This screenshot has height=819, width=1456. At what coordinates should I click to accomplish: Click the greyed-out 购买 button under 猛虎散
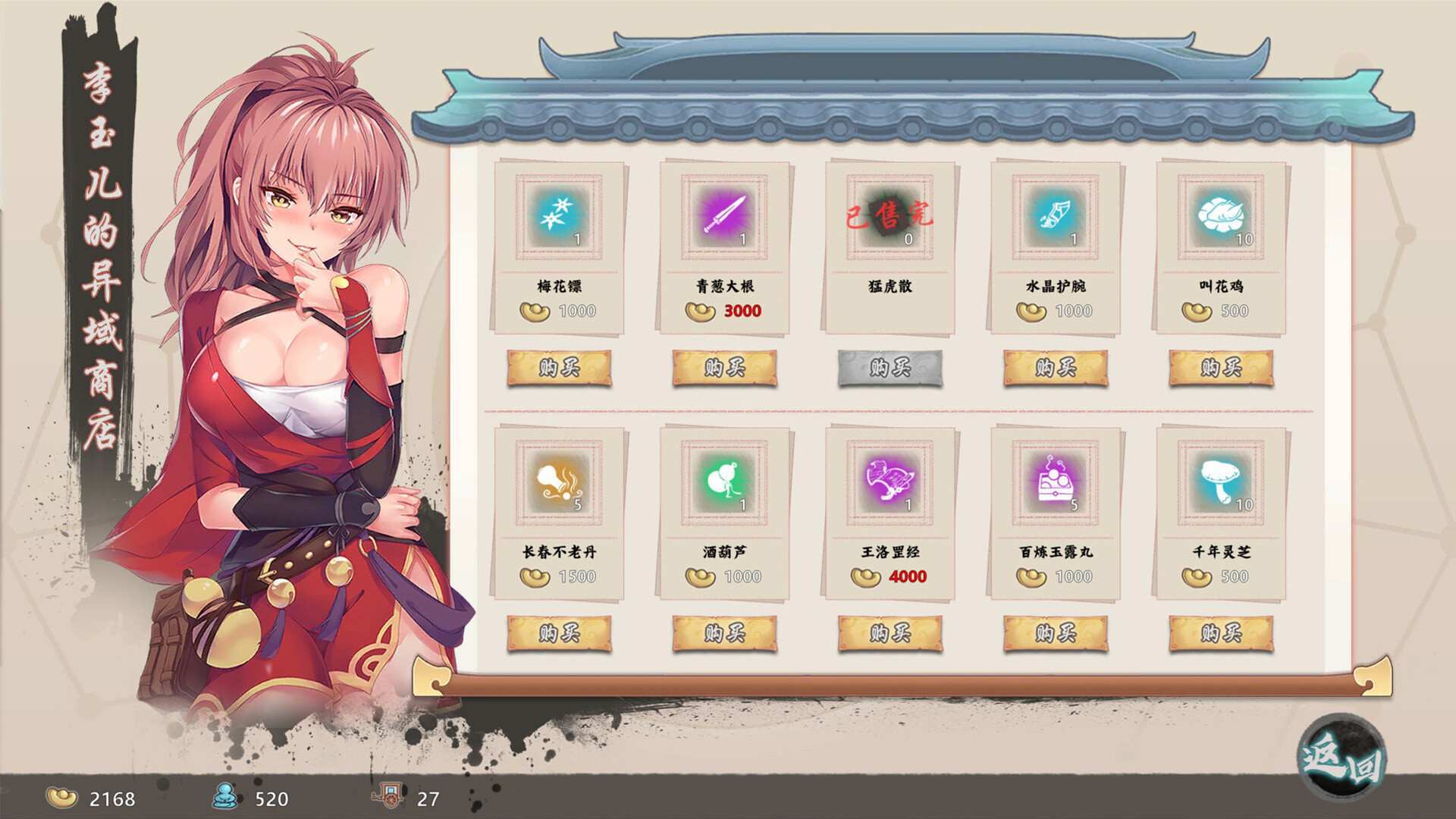pos(889,367)
